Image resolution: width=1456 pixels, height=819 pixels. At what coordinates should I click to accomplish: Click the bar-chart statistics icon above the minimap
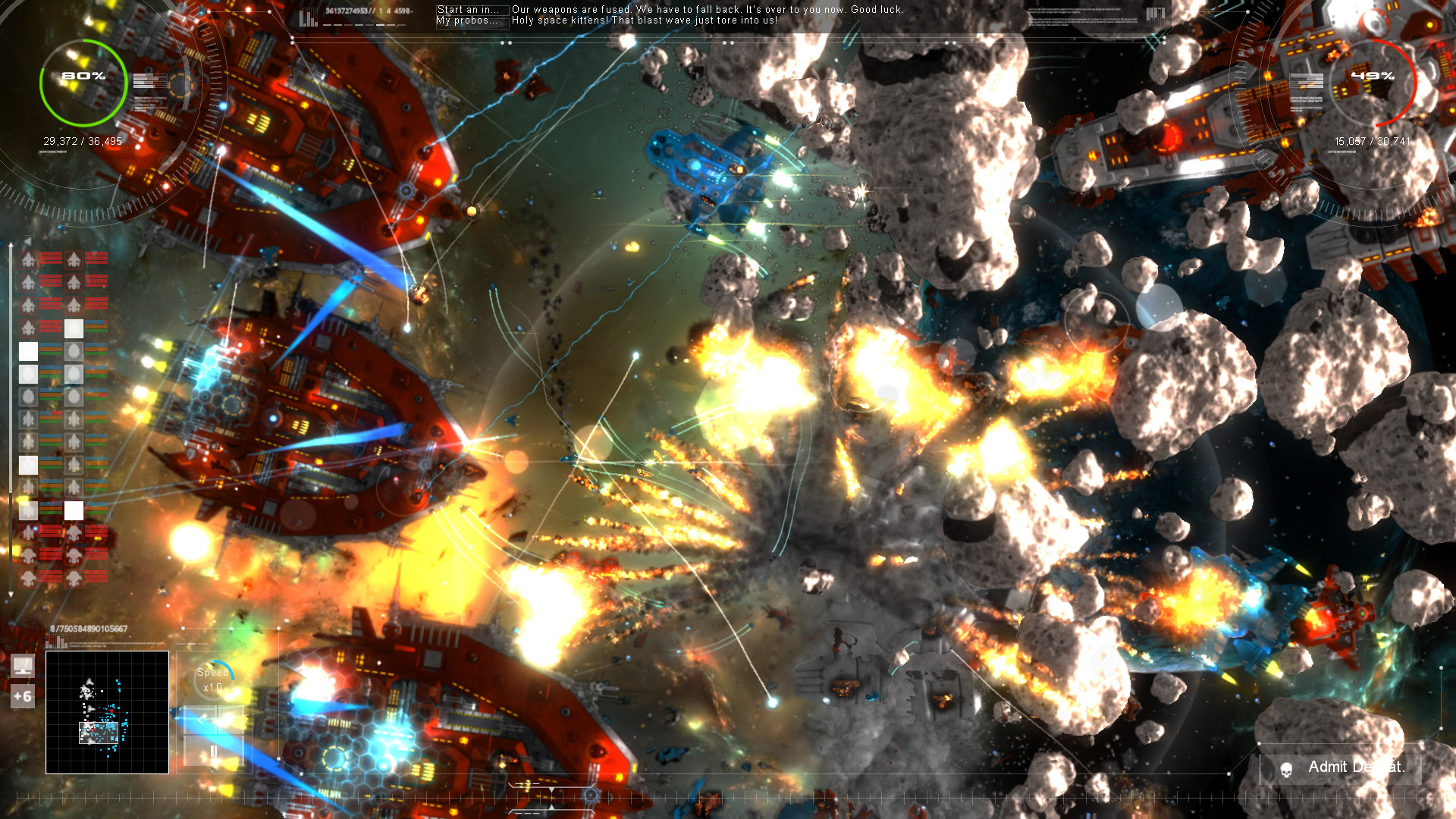[x=56, y=642]
